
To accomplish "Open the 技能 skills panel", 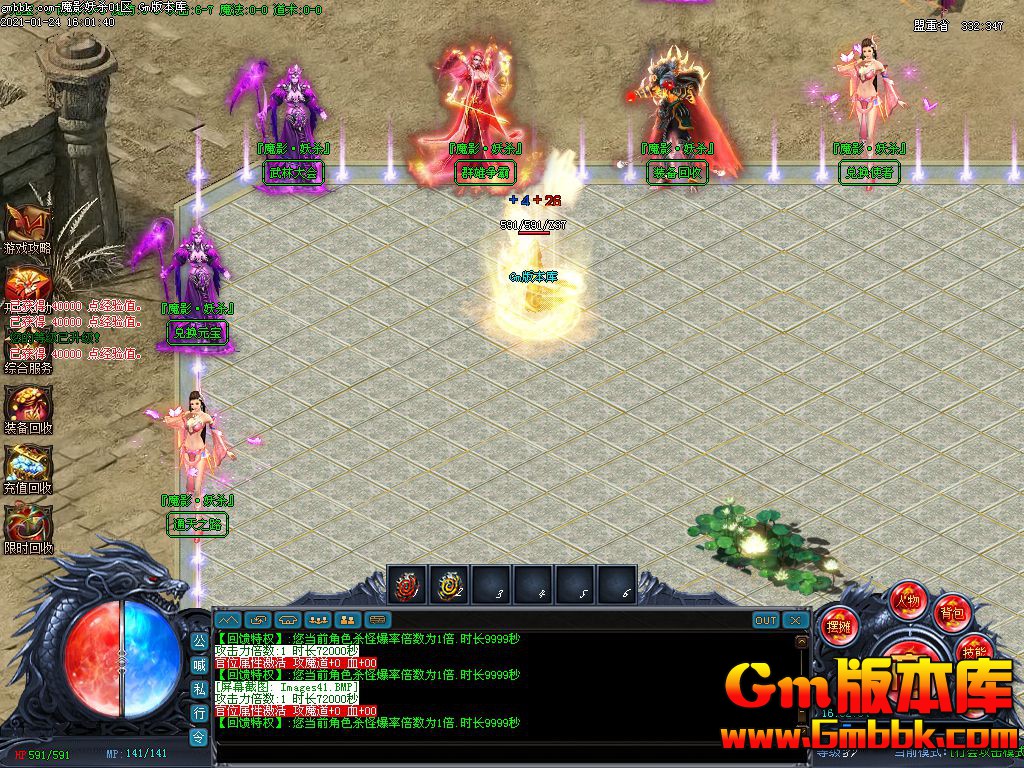I will (974, 650).
